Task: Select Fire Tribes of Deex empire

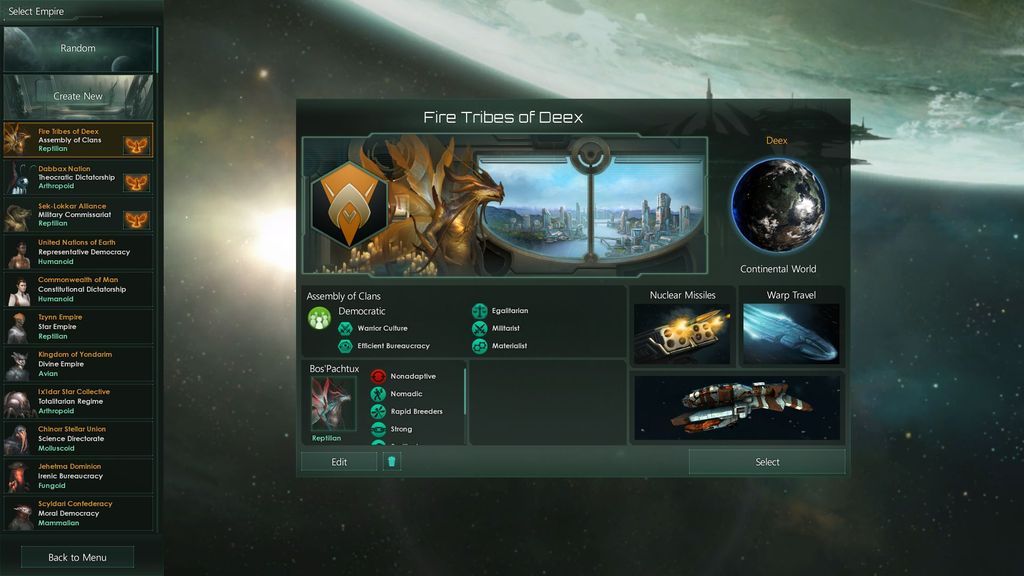Action: (78, 140)
